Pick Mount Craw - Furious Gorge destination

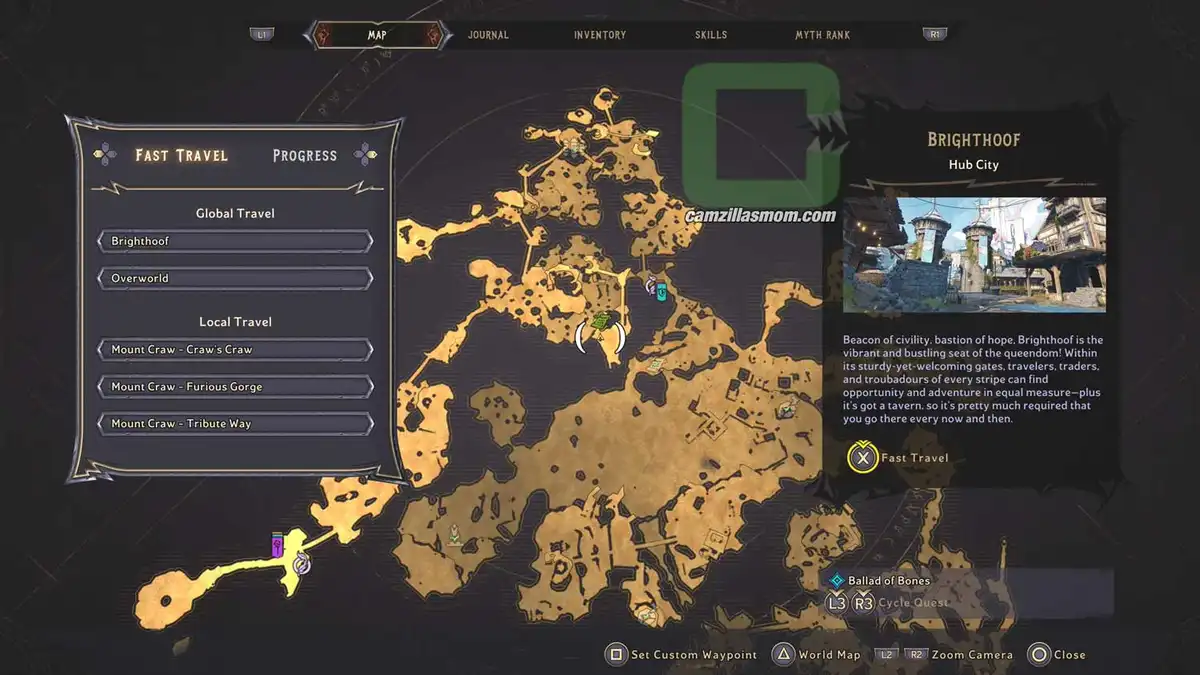tap(235, 387)
